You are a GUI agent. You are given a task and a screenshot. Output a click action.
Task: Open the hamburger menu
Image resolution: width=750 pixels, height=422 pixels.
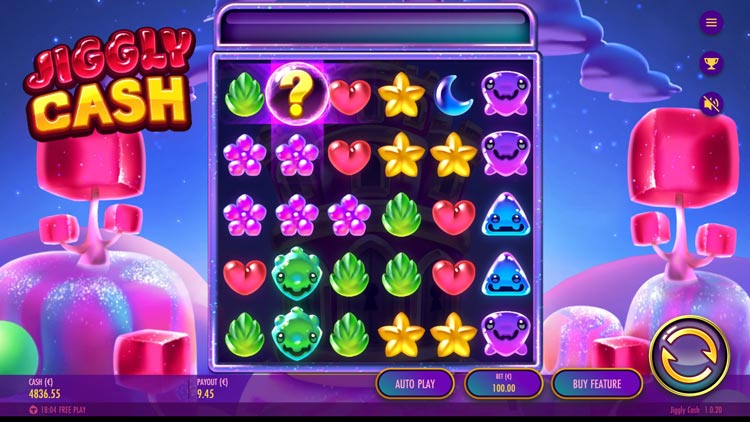coord(711,22)
